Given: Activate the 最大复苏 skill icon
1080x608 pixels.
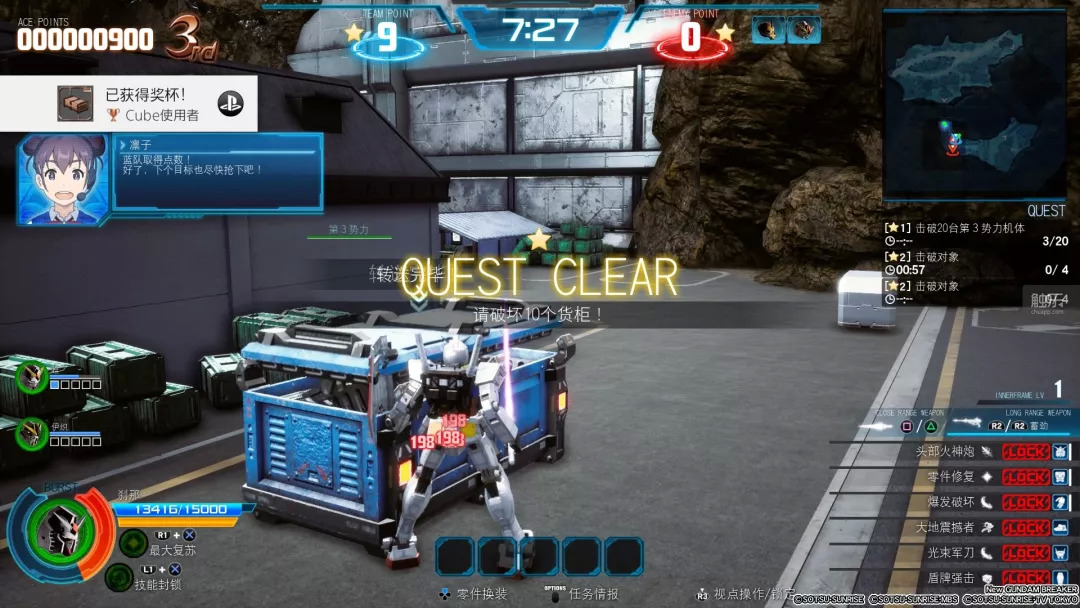Looking at the screenshot, I should [133, 543].
